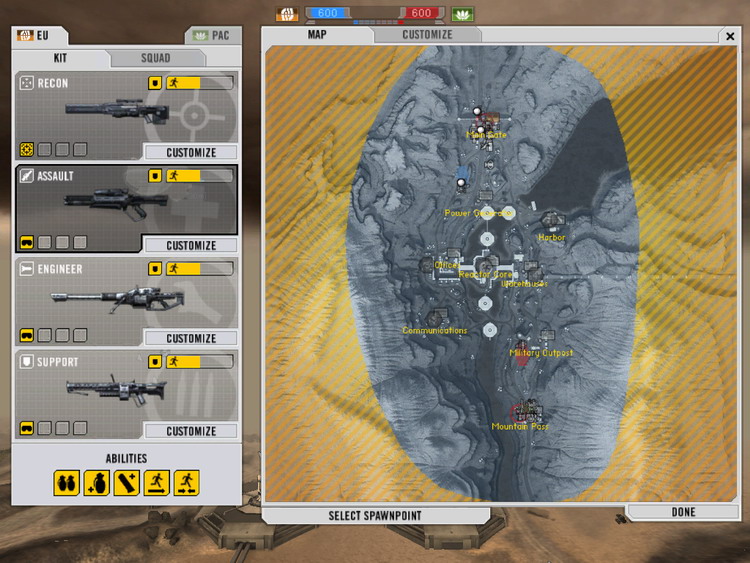Select the Mountain Pass spawnpoint
The height and width of the screenshot is (563, 750).
(523, 412)
